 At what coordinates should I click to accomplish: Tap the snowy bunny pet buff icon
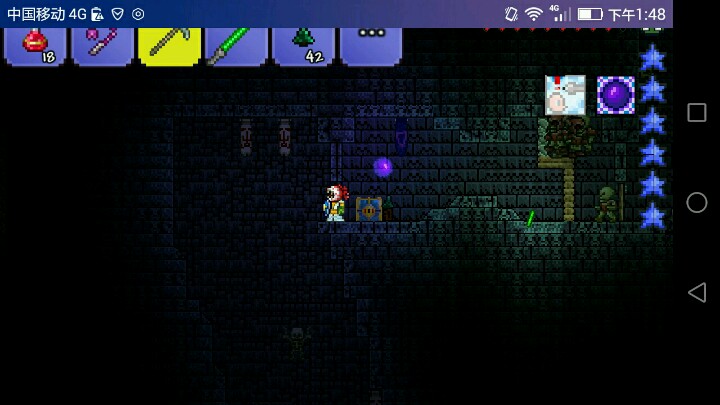coord(565,95)
